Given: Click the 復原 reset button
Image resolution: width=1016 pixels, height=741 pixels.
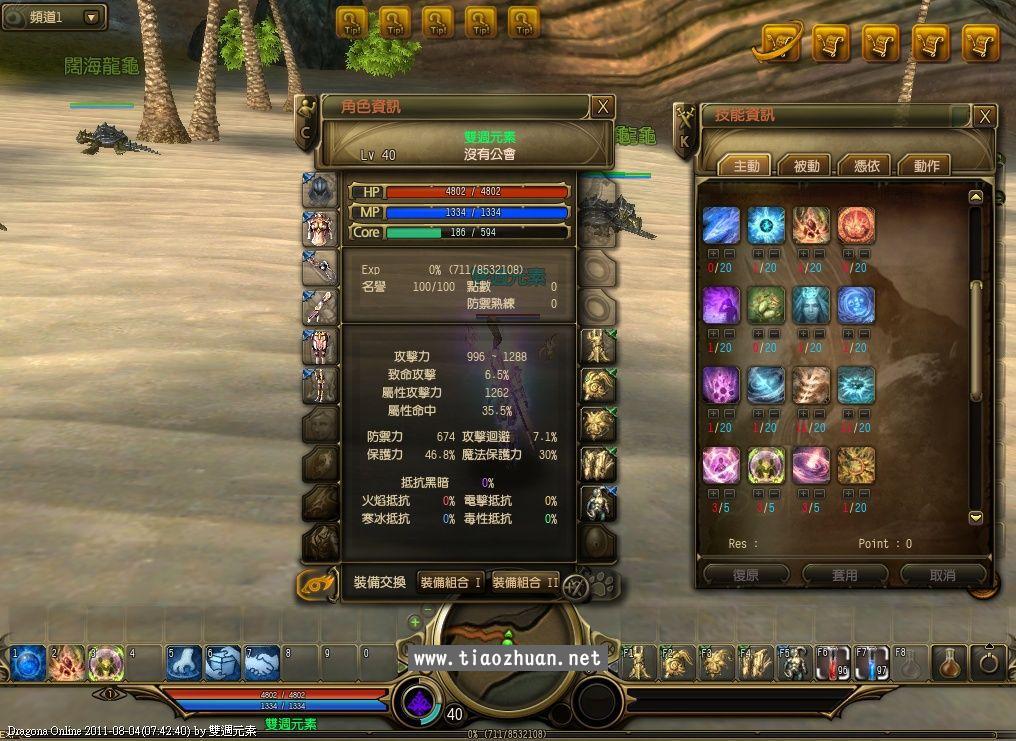Looking at the screenshot, I should tap(746, 575).
